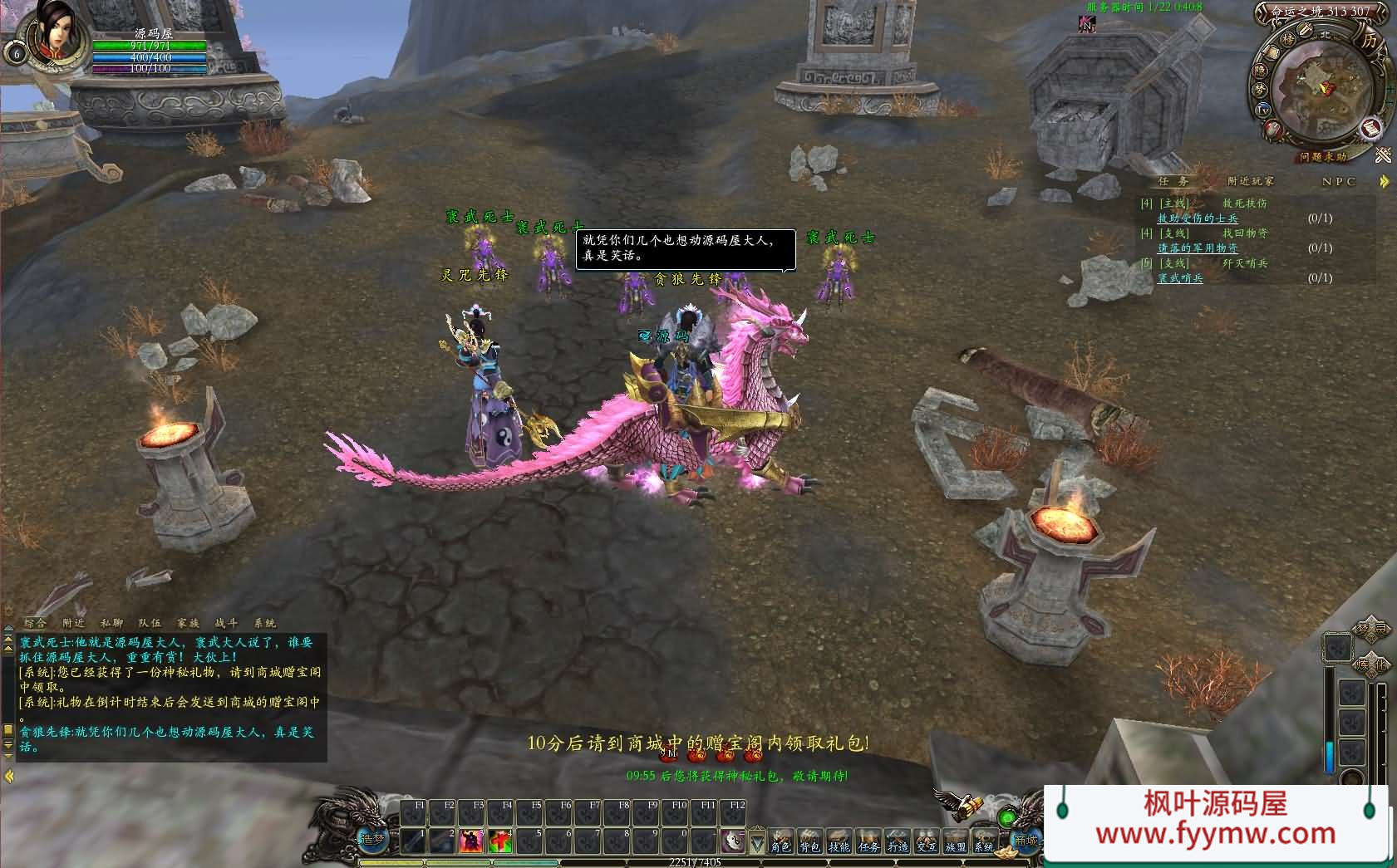Select the yin-yang icon hotbar slot
Viewport: 1397px width, 868px height.
pos(732,841)
